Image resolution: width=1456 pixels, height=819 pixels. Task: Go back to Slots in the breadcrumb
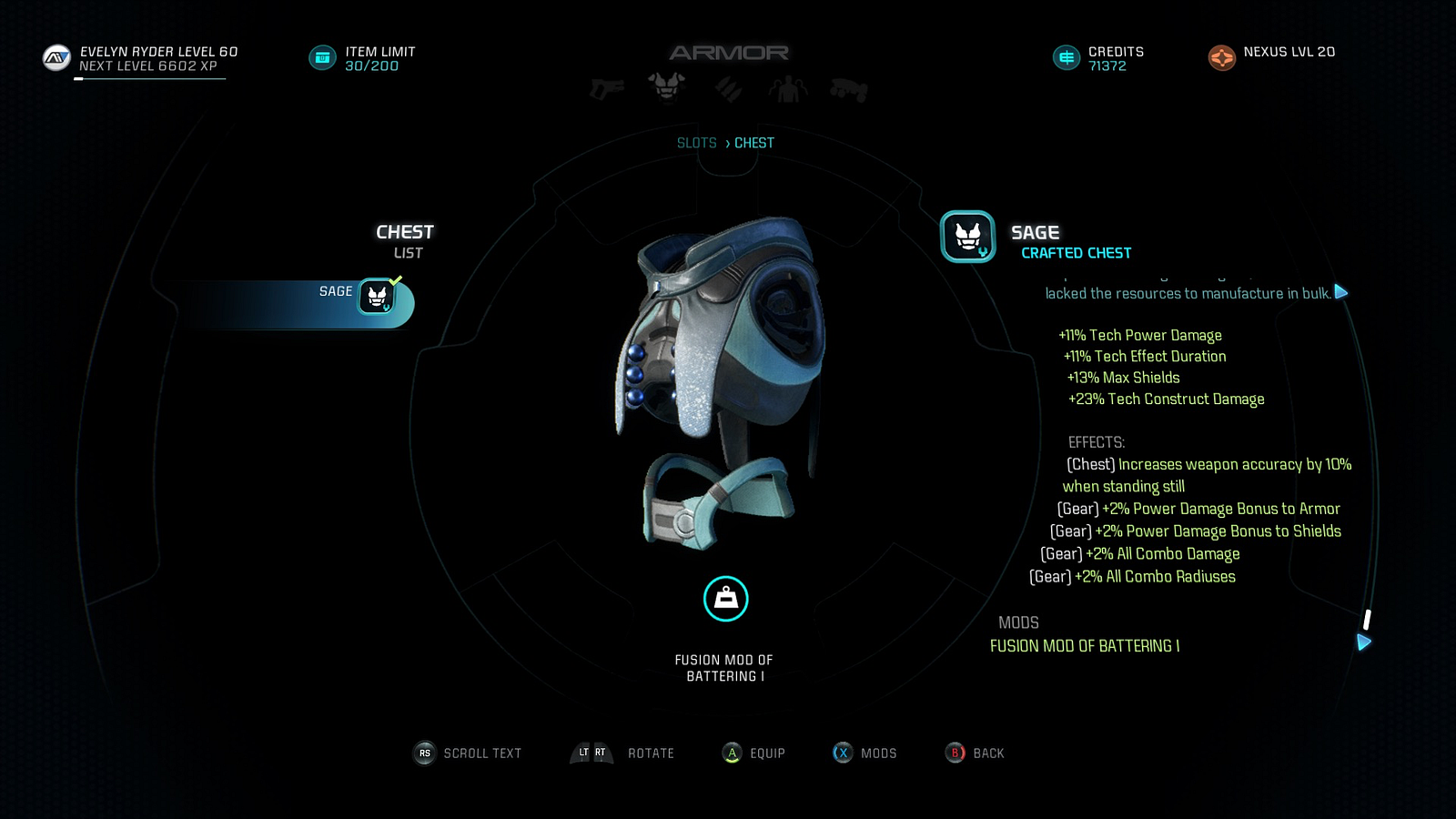click(x=696, y=143)
